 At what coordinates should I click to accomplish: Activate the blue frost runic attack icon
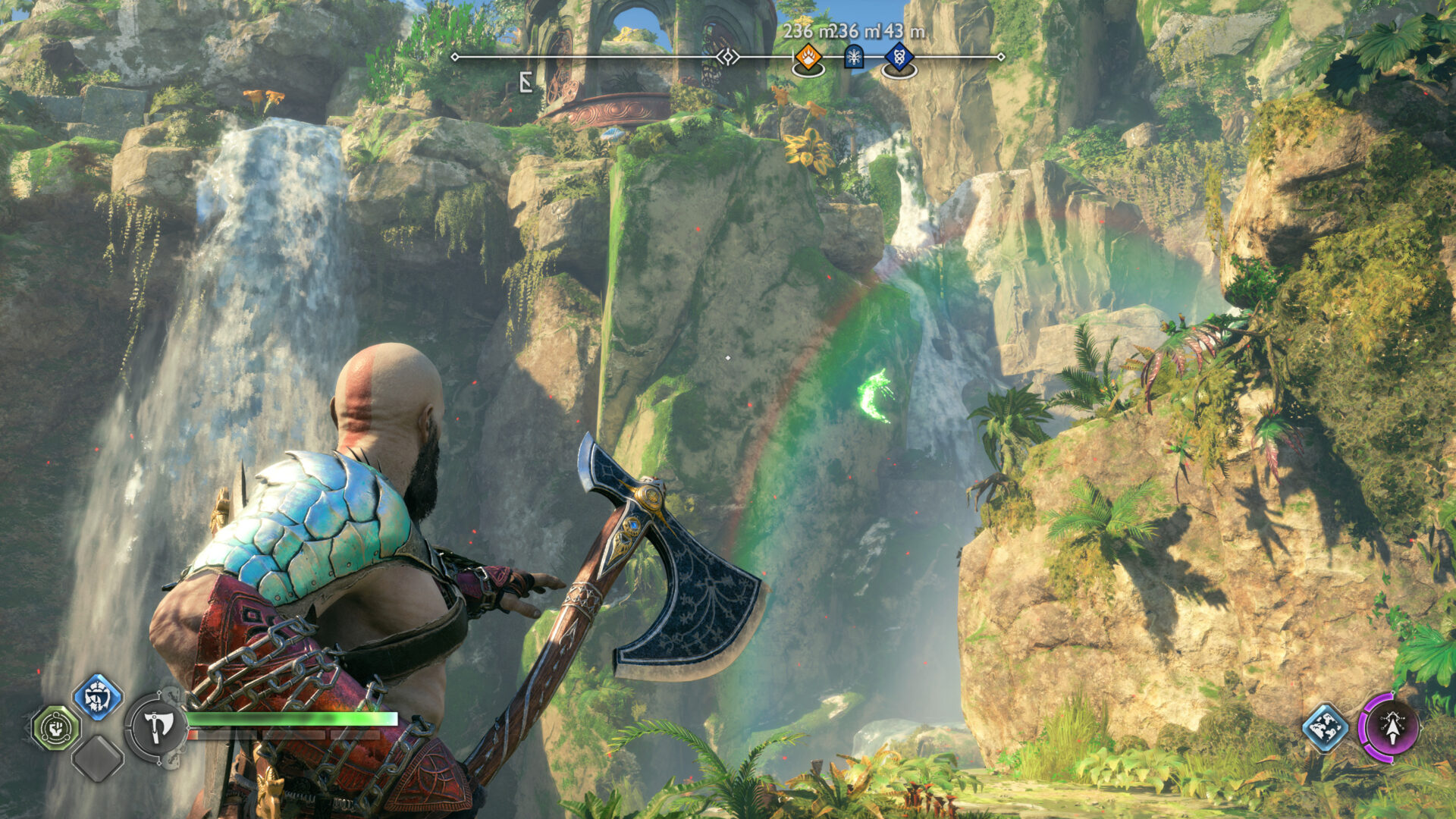98,697
